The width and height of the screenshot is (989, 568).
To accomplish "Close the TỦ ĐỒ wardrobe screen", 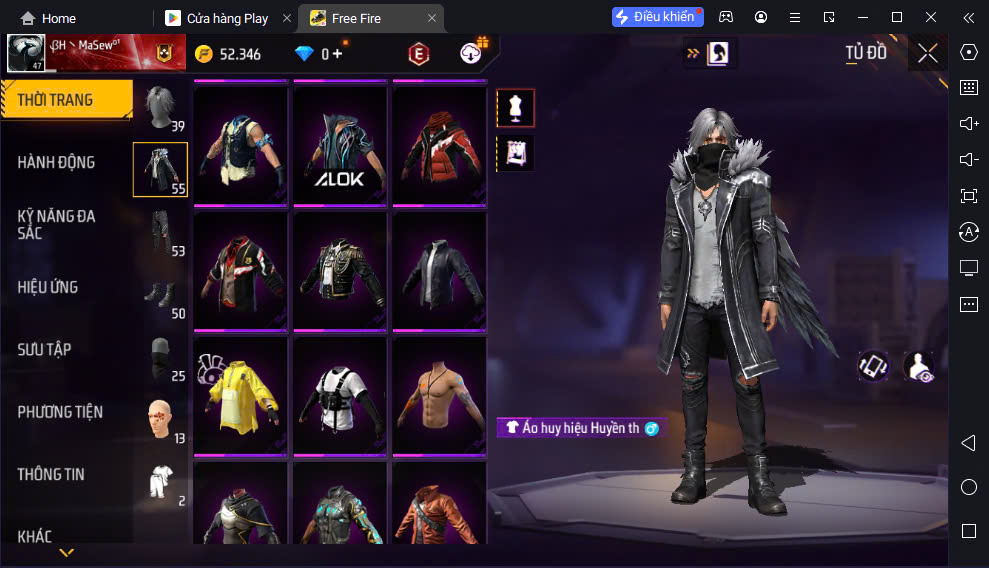I will [x=928, y=54].
